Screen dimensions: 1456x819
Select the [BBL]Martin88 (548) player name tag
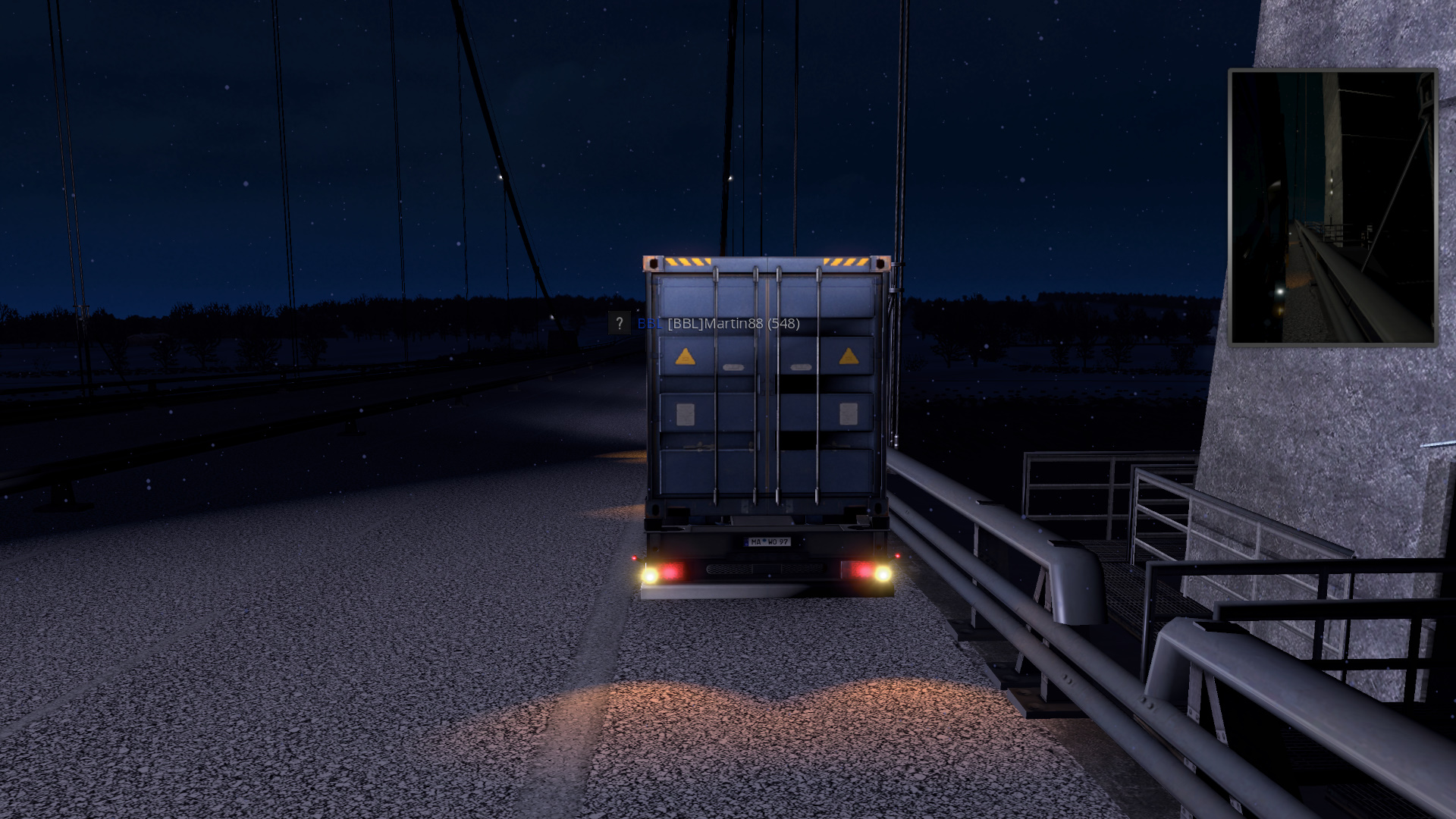tap(733, 324)
